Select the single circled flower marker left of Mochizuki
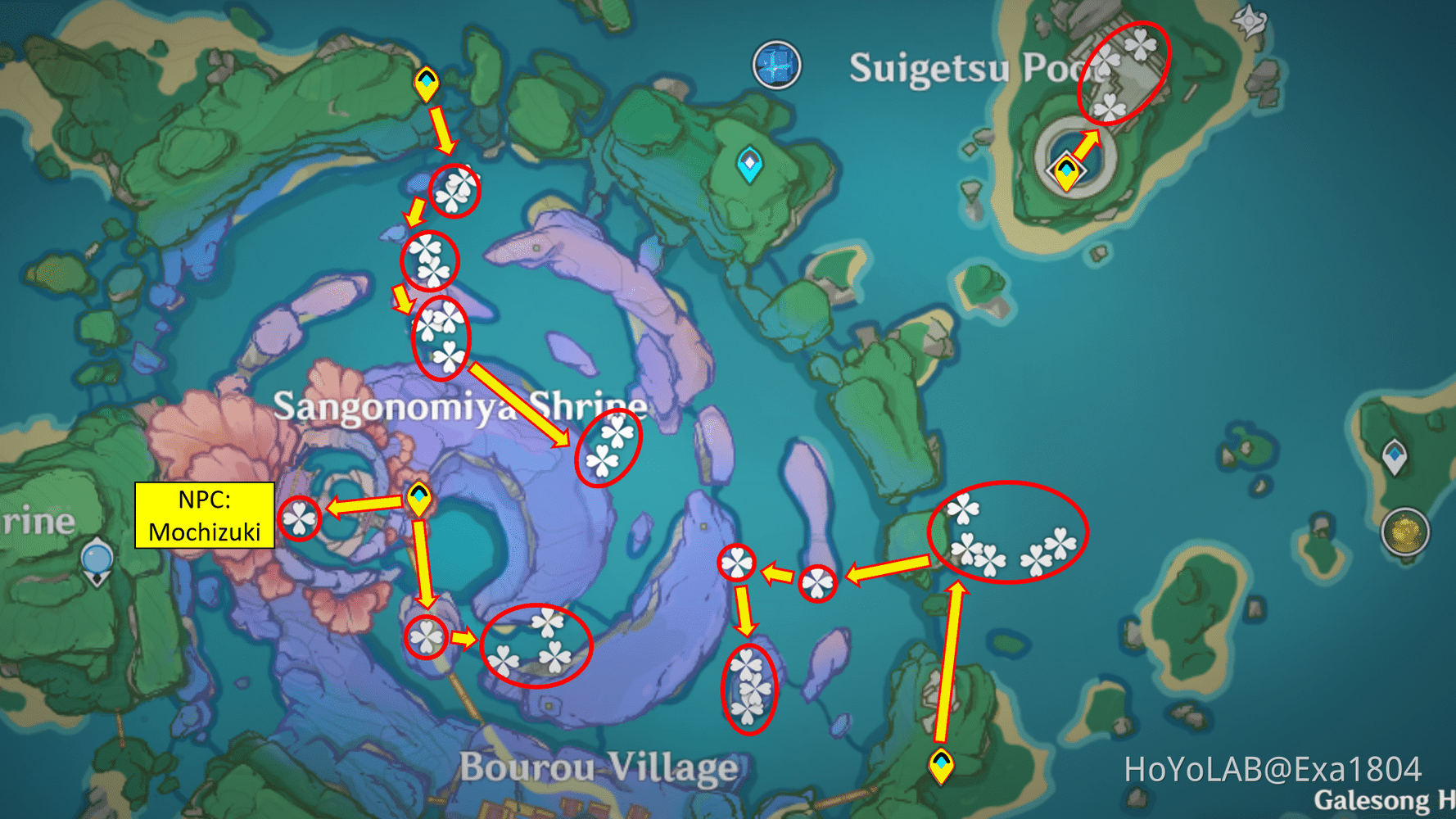Viewport: 1456px width, 819px height. pos(301,519)
